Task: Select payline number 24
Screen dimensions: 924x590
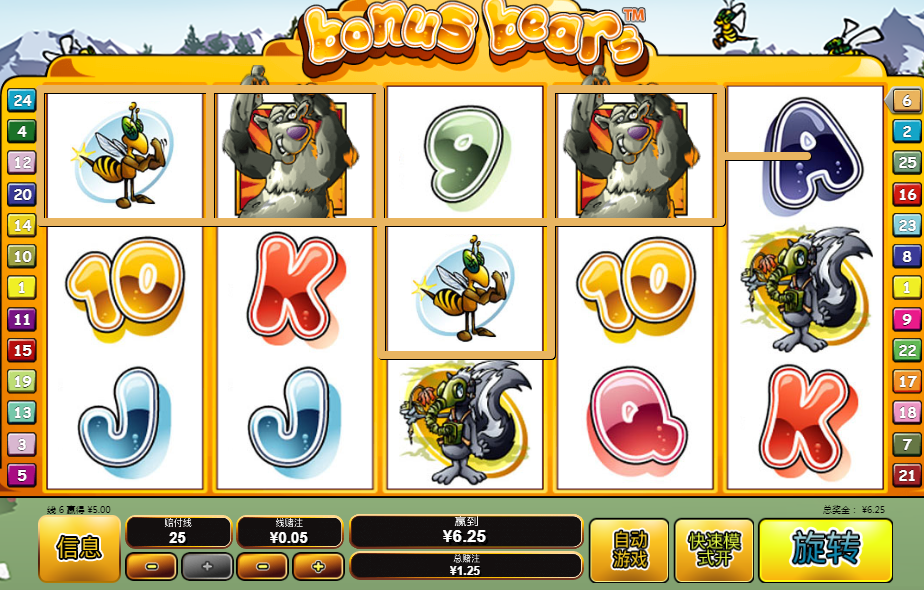Action: pos(22,100)
